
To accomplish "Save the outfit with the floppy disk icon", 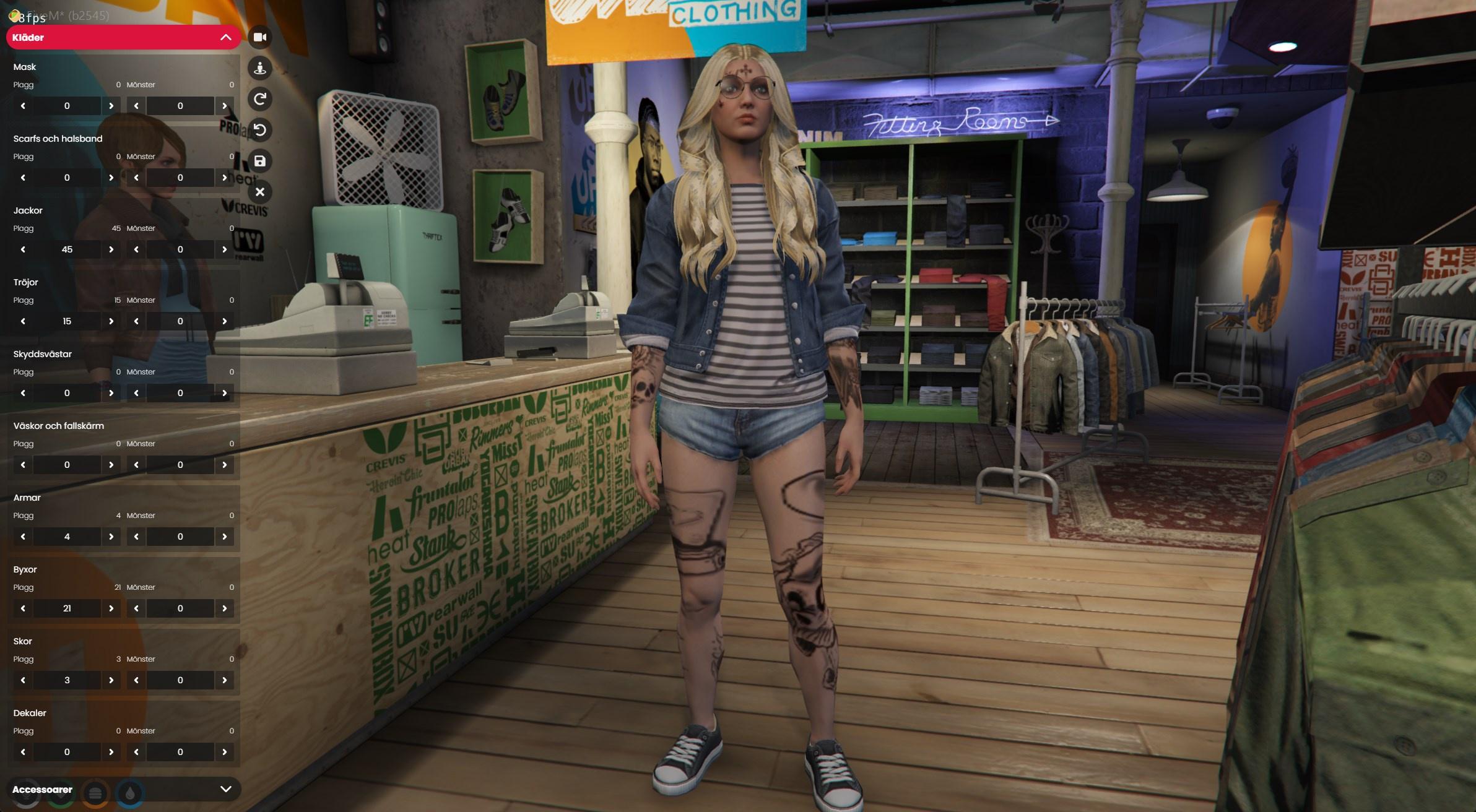I will (x=260, y=162).
